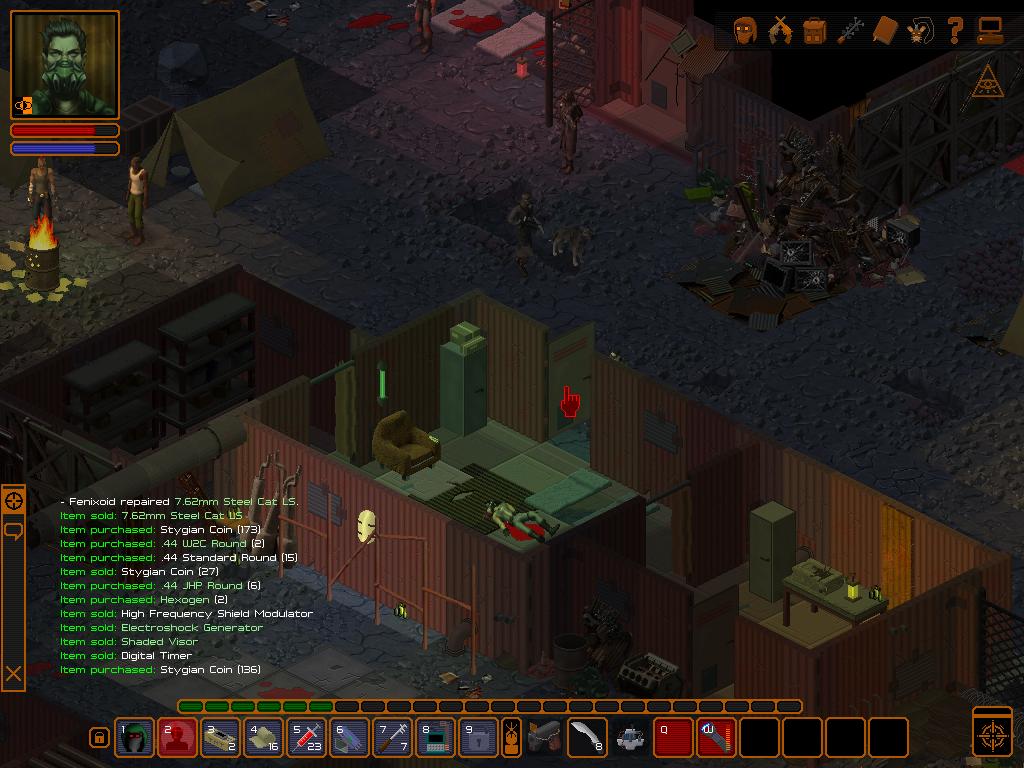Open the inventory backpack icon
The width and height of the screenshot is (1024, 768).
(x=815, y=31)
